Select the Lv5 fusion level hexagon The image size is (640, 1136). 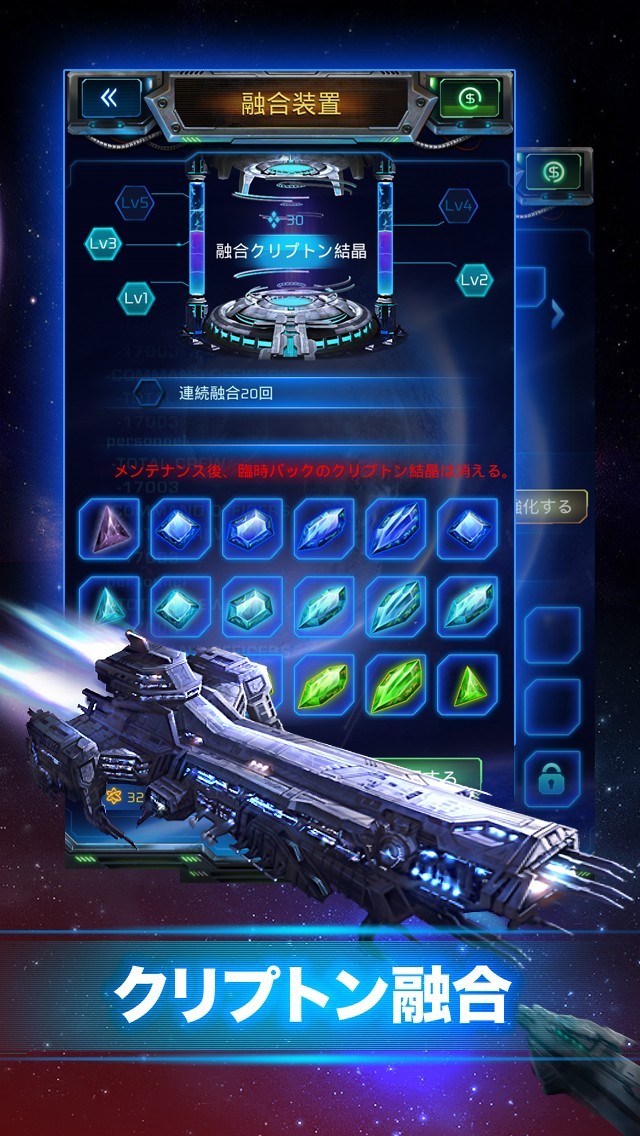click(x=136, y=203)
